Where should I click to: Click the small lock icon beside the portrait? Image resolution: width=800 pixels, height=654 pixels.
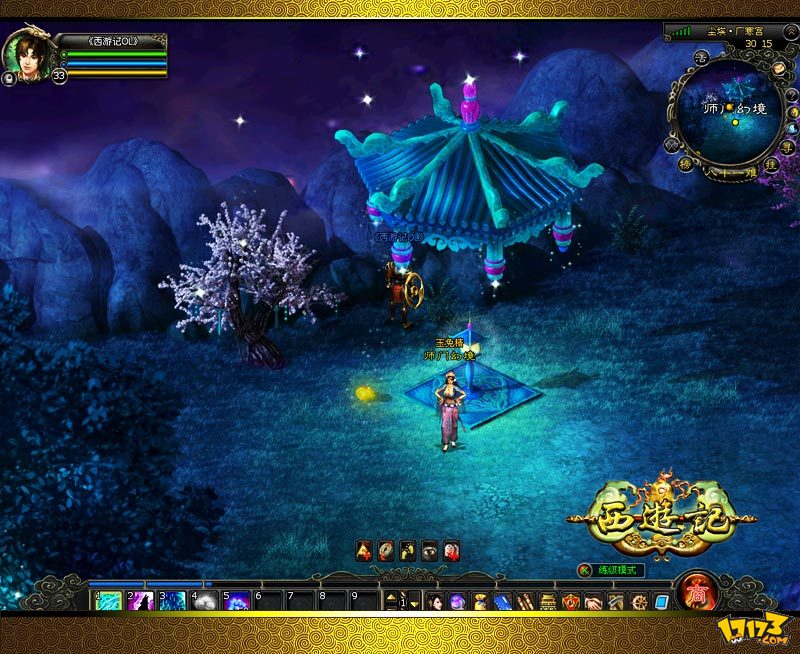[9, 78]
